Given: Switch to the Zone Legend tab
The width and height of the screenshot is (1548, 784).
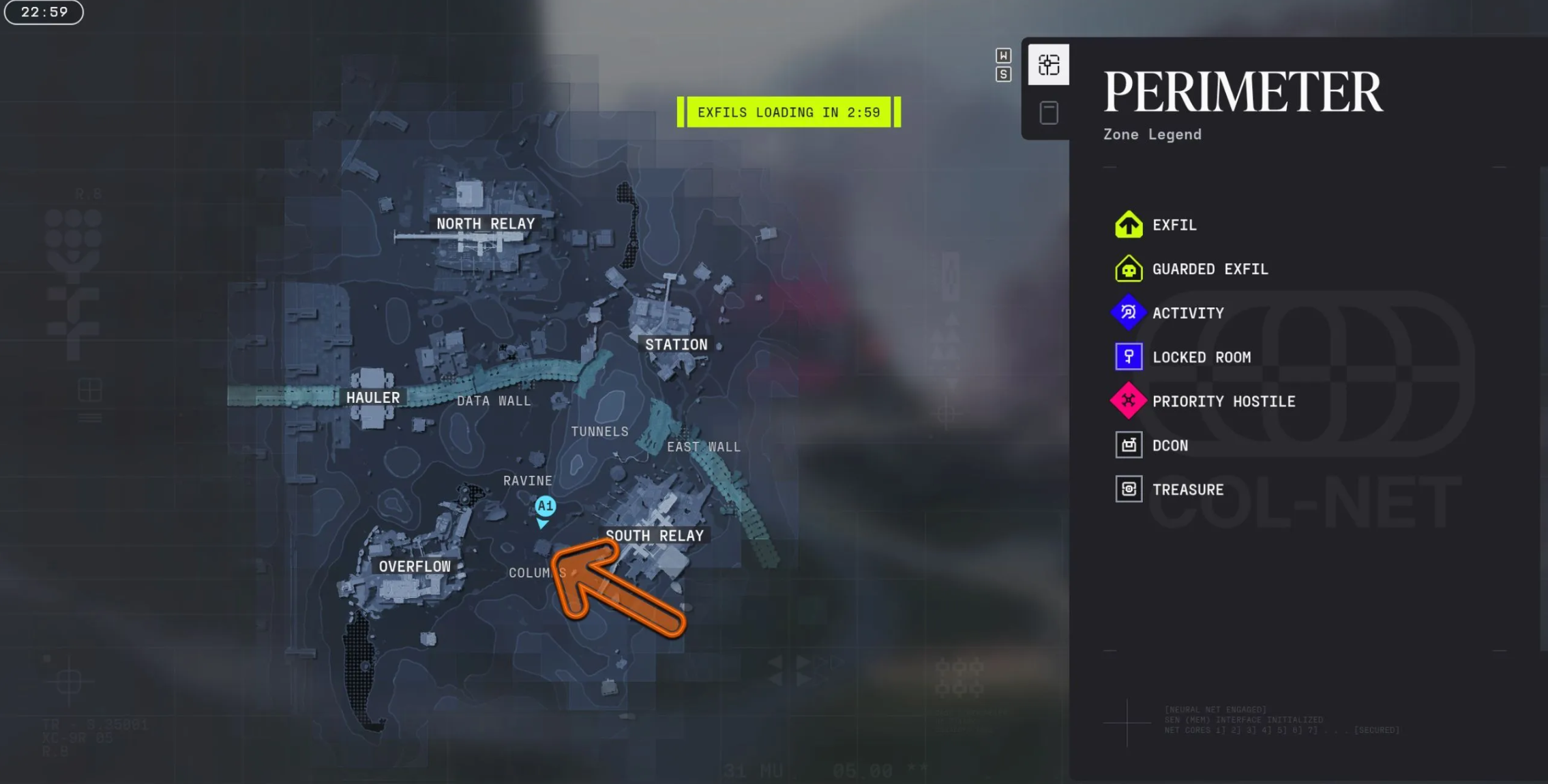Looking at the screenshot, I should tap(1048, 65).
